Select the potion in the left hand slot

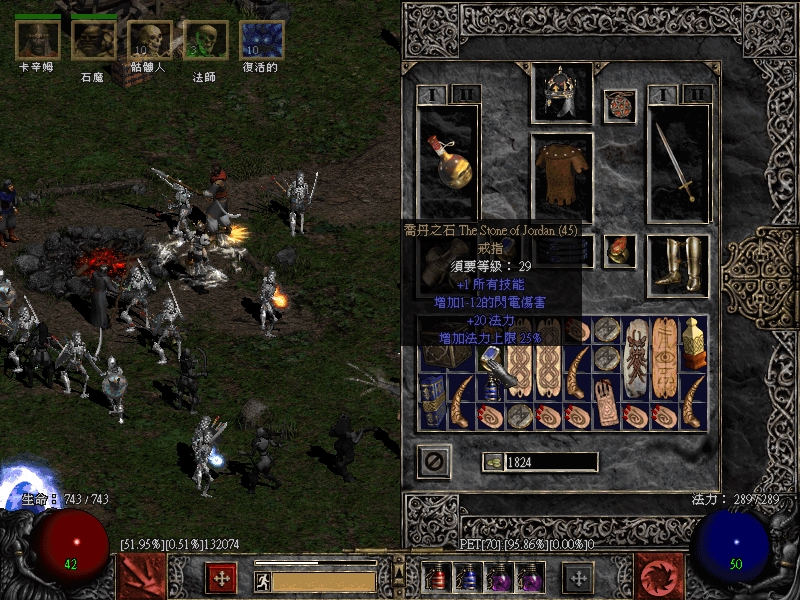(447, 163)
